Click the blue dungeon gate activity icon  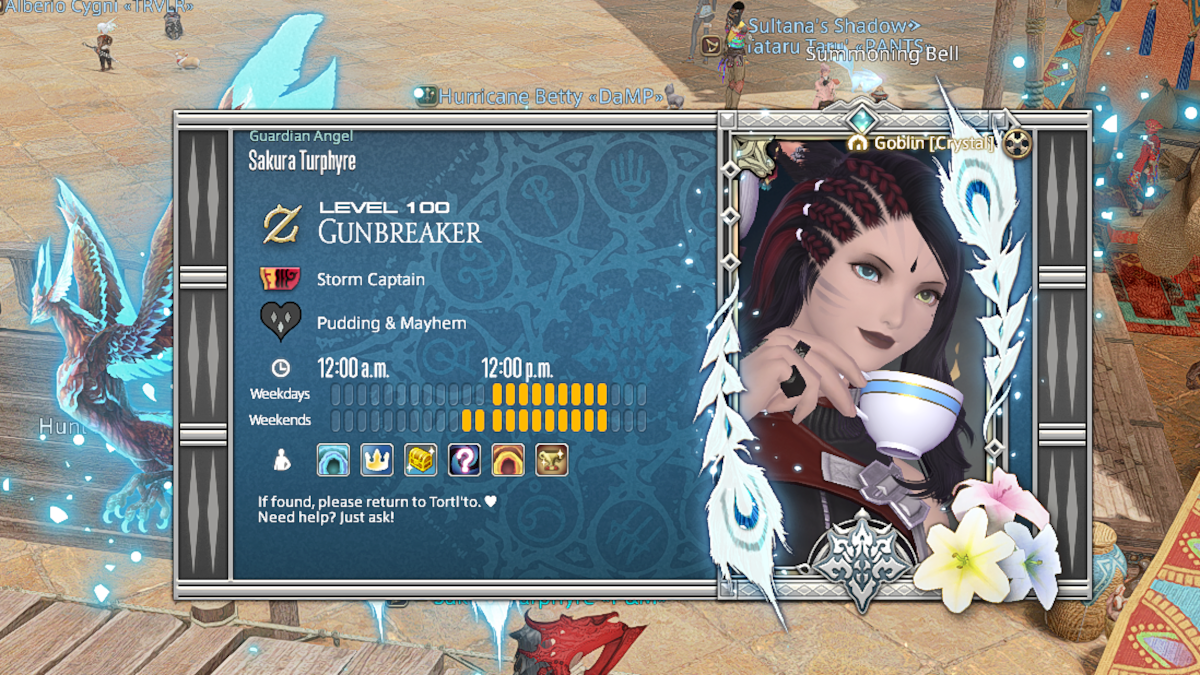333,460
